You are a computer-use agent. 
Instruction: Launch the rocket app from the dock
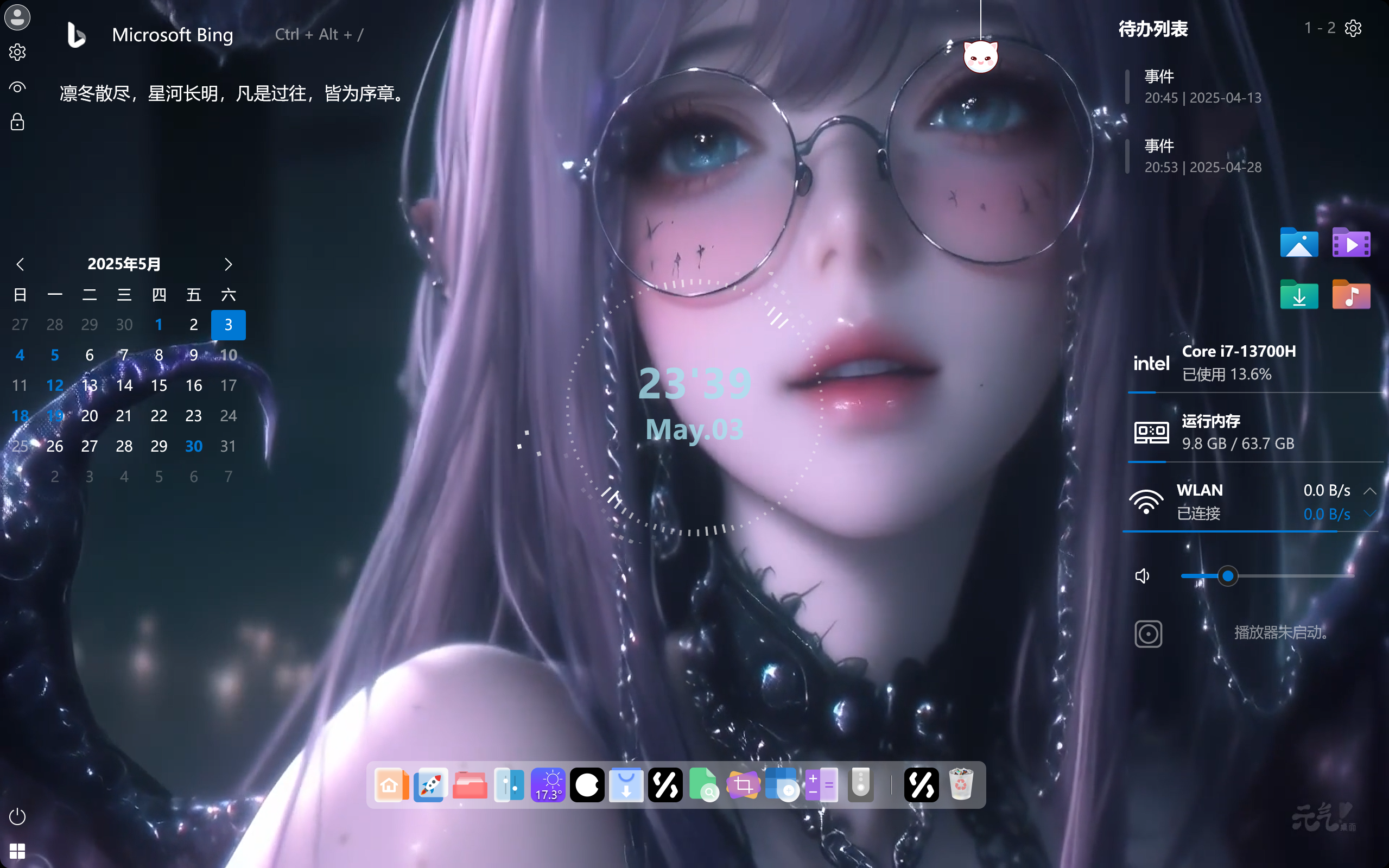coord(430,785)
